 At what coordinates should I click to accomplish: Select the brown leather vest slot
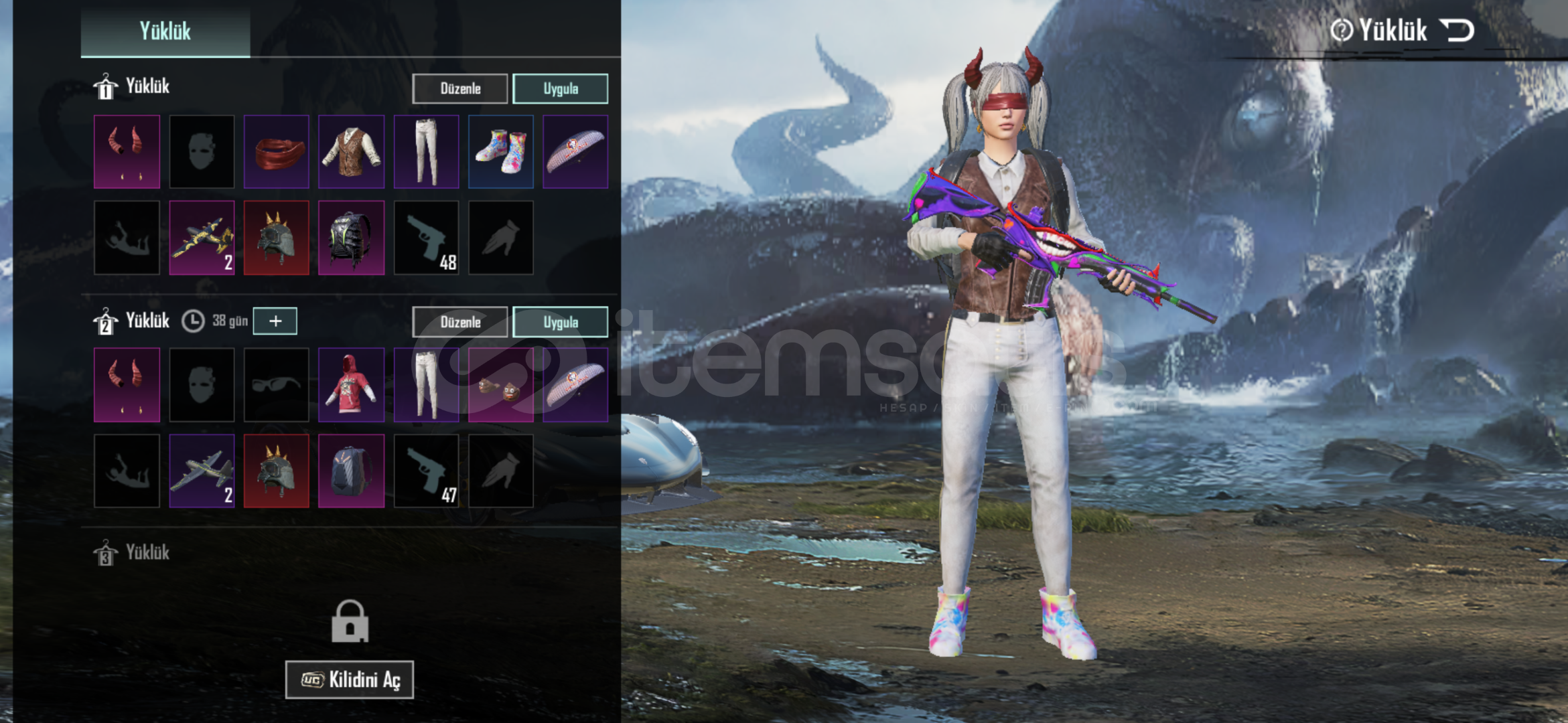click(x=352, y=152)
